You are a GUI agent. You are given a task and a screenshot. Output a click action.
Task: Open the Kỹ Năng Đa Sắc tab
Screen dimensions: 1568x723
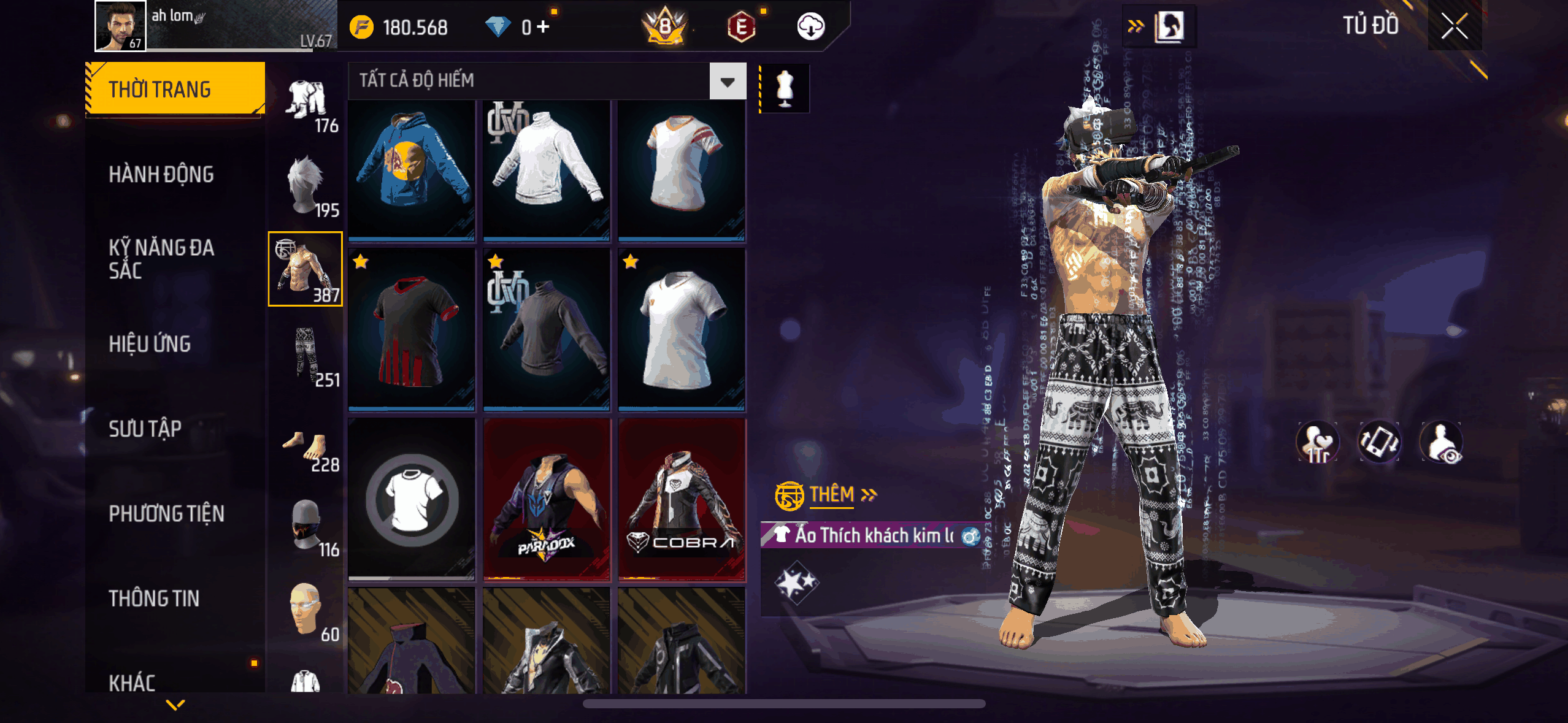pos(161,259)
